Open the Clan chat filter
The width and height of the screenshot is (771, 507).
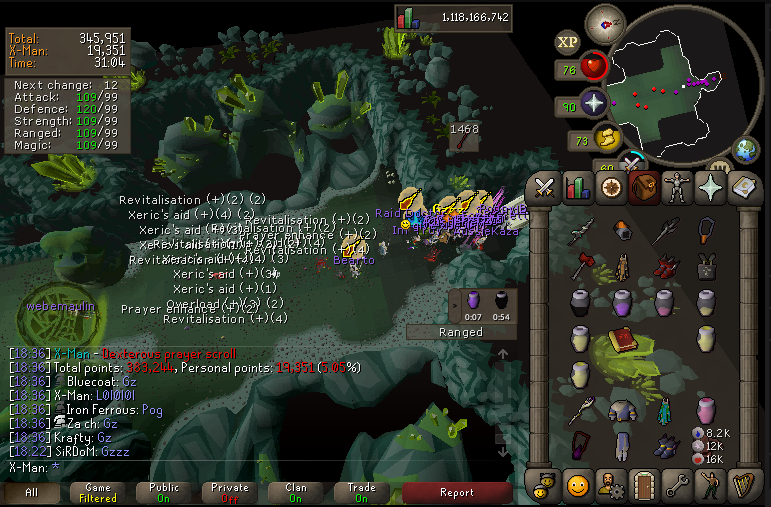tap(295, 492)
